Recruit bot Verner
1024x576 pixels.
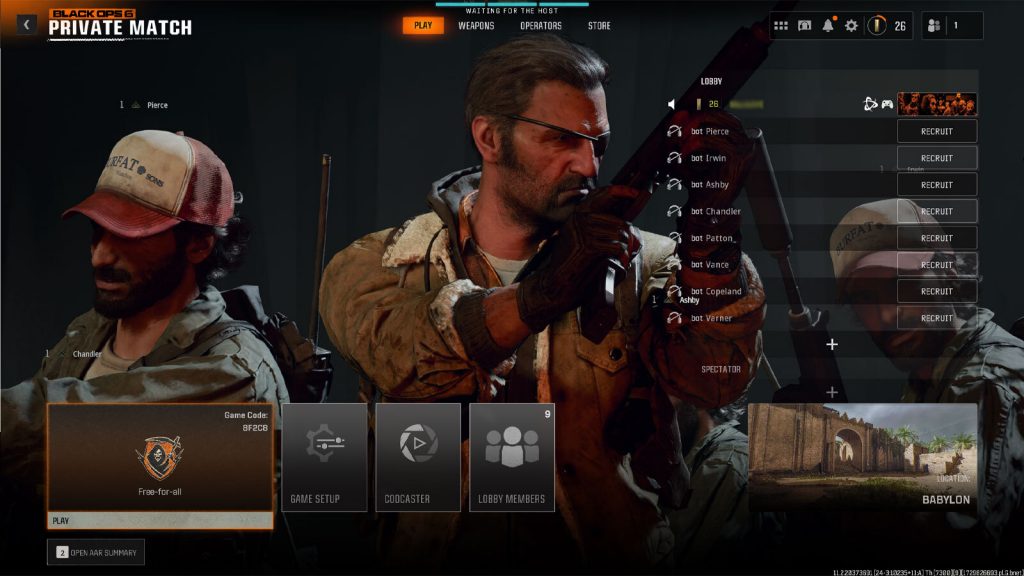tap(936, 318)
